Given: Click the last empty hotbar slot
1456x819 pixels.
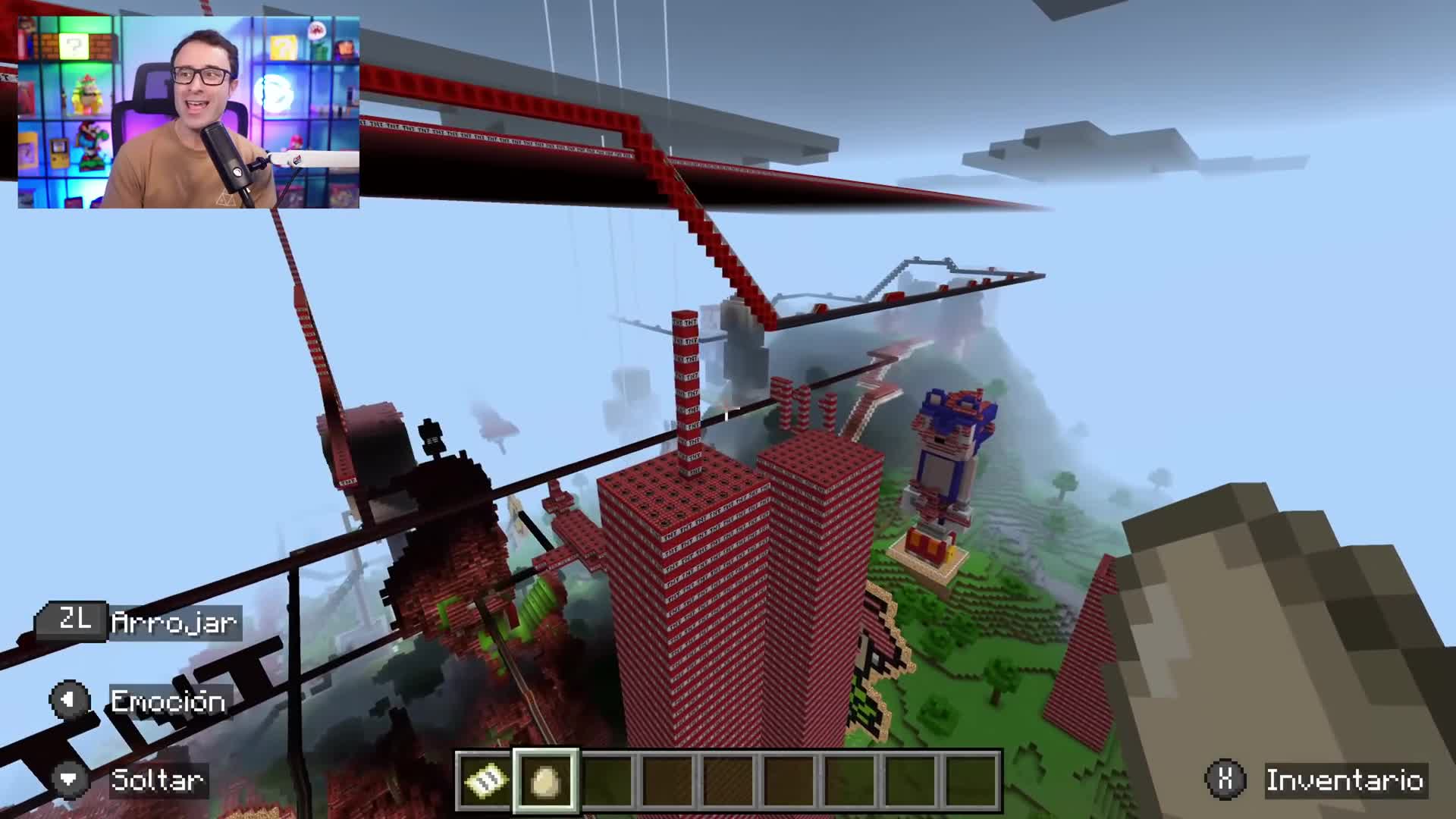Looking at the screenshot, I should pos(971,778).
